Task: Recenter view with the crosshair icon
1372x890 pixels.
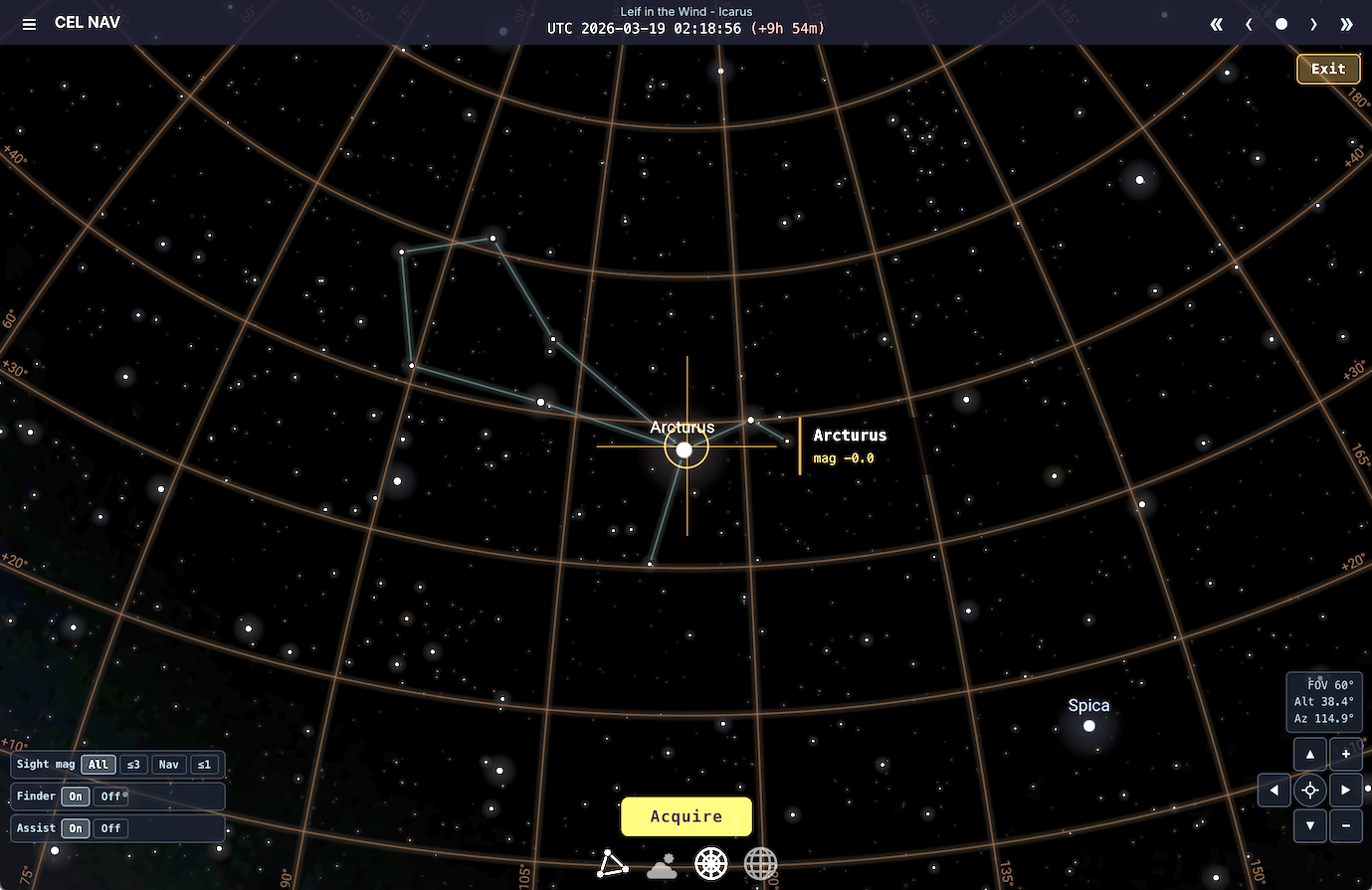Action: click(1309, 790)
